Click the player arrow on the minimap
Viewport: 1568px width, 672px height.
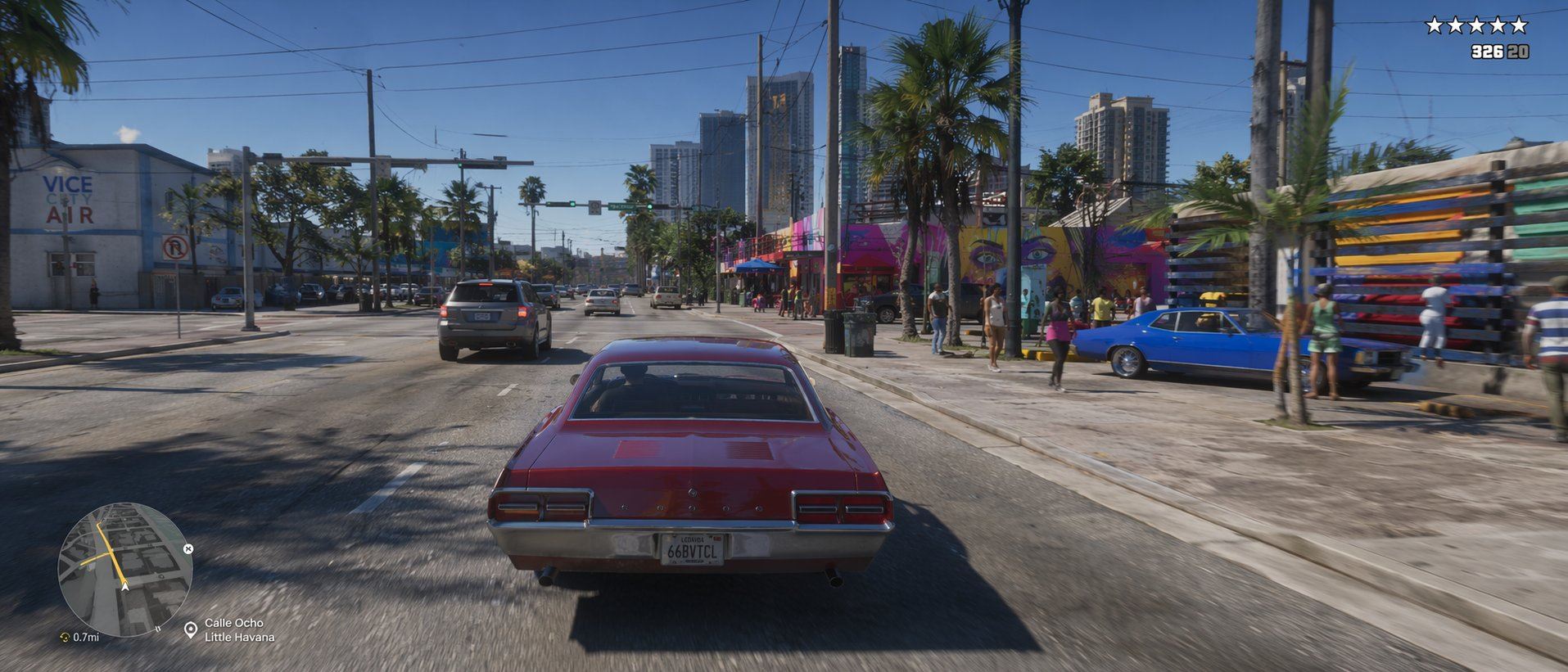tap(124, 585)
